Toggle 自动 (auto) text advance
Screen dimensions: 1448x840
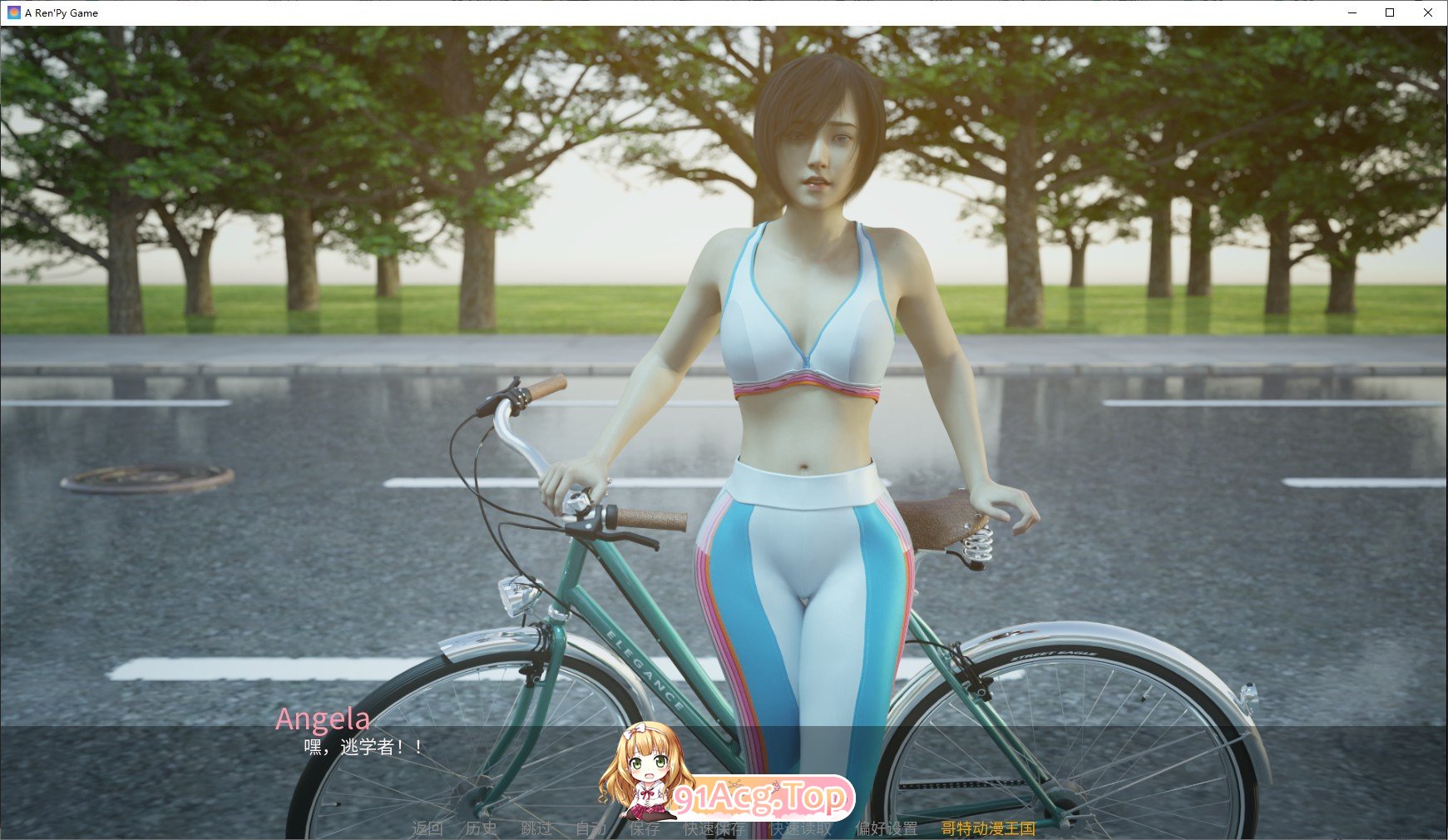(x=591, y=828)
